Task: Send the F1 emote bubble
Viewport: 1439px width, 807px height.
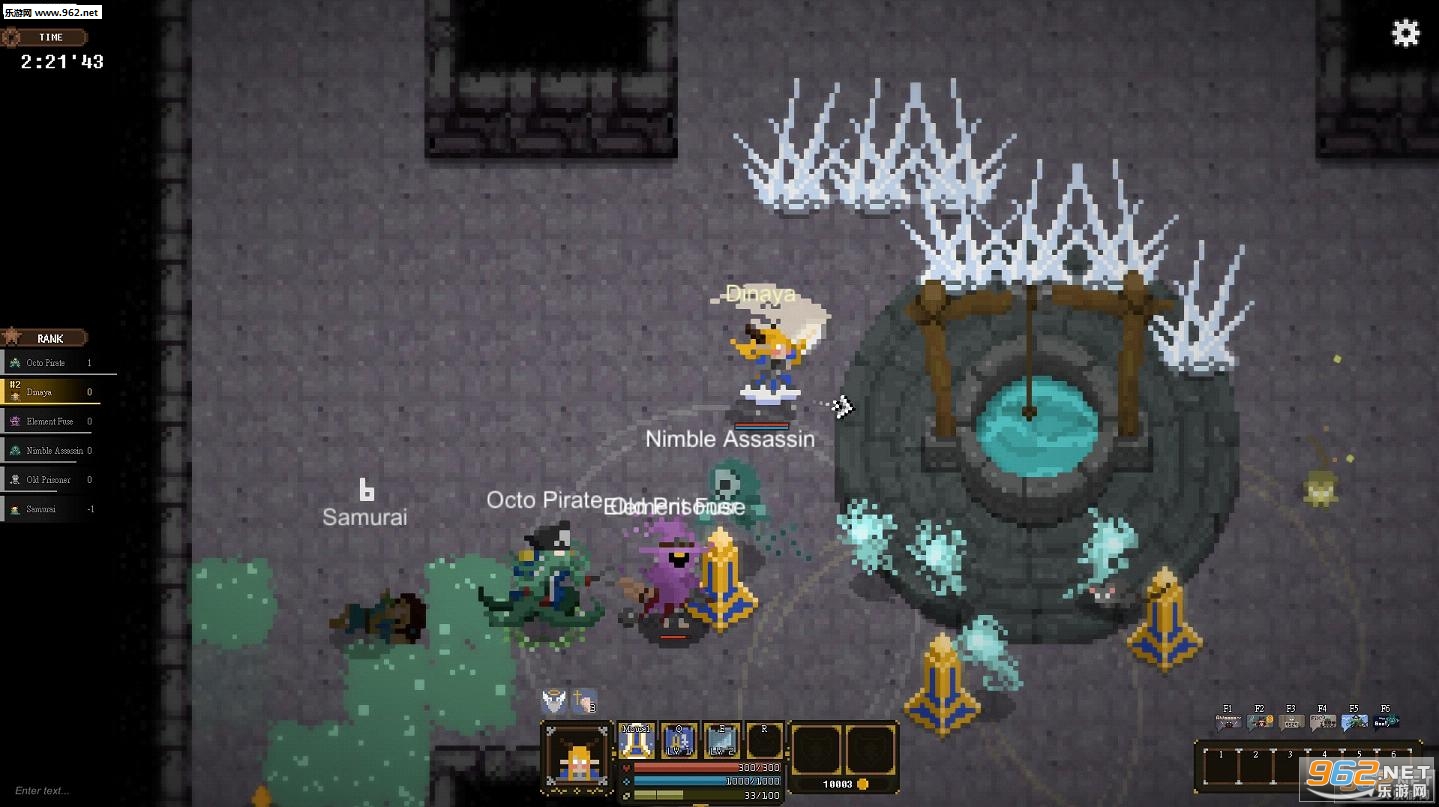Action: point(1228,719)
